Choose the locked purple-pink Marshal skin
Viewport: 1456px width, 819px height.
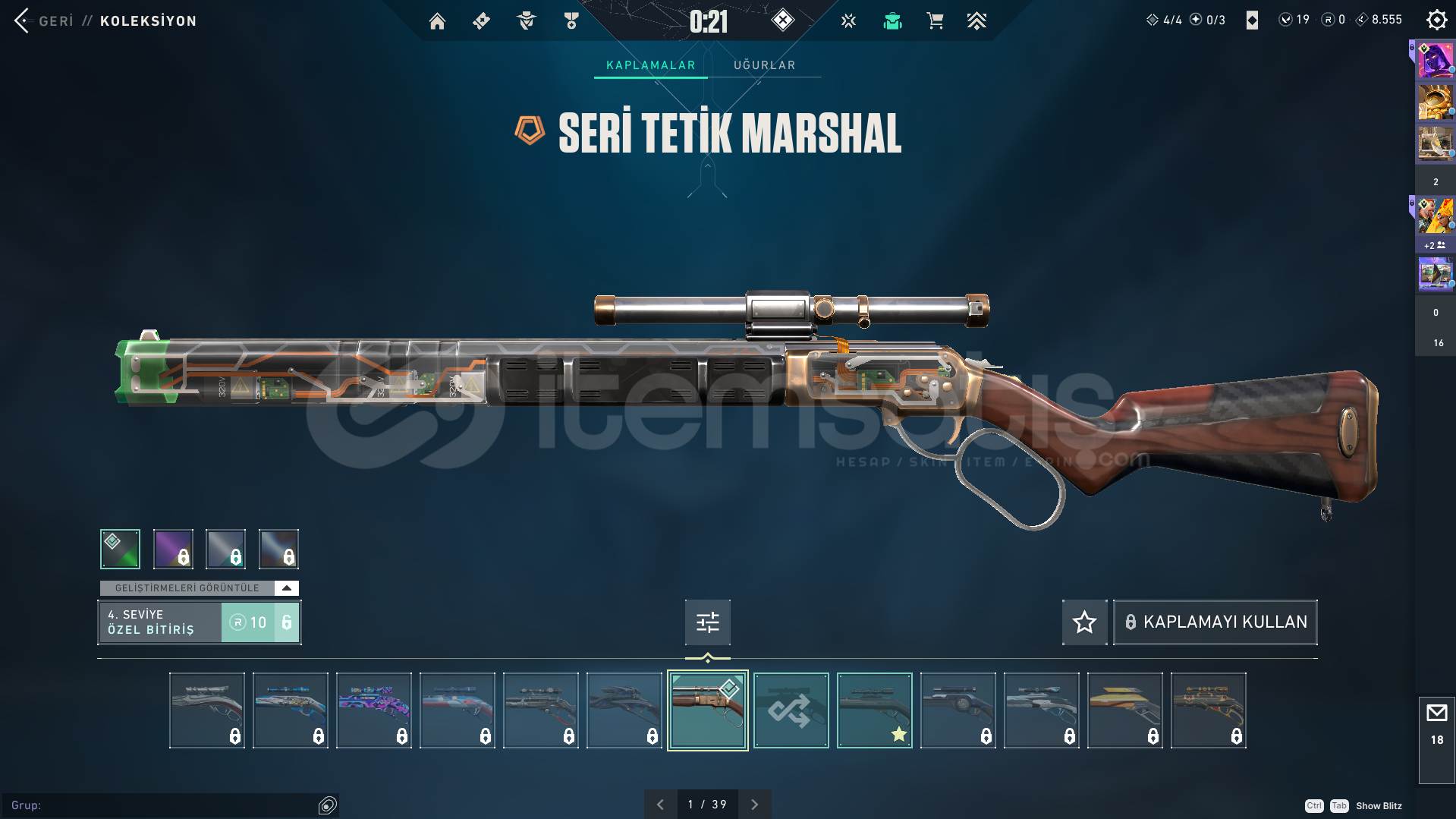[373, 710]
